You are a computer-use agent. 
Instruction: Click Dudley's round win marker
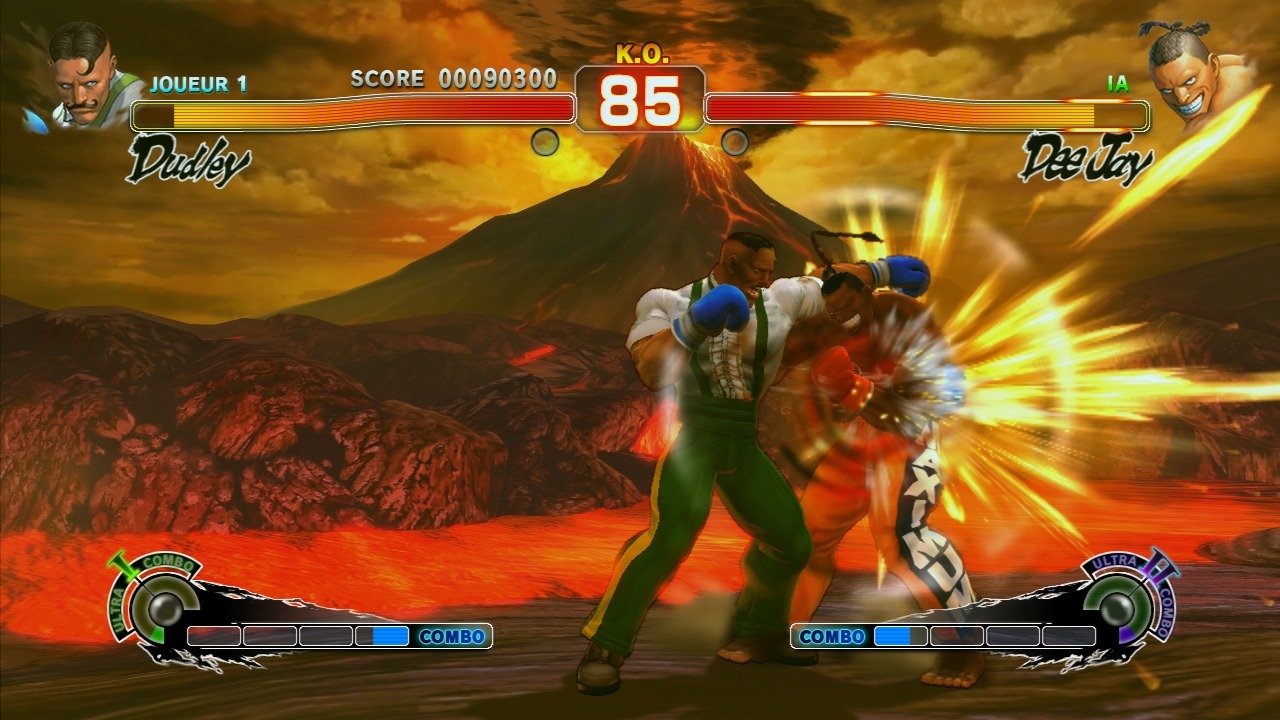[x=545, y=142]
